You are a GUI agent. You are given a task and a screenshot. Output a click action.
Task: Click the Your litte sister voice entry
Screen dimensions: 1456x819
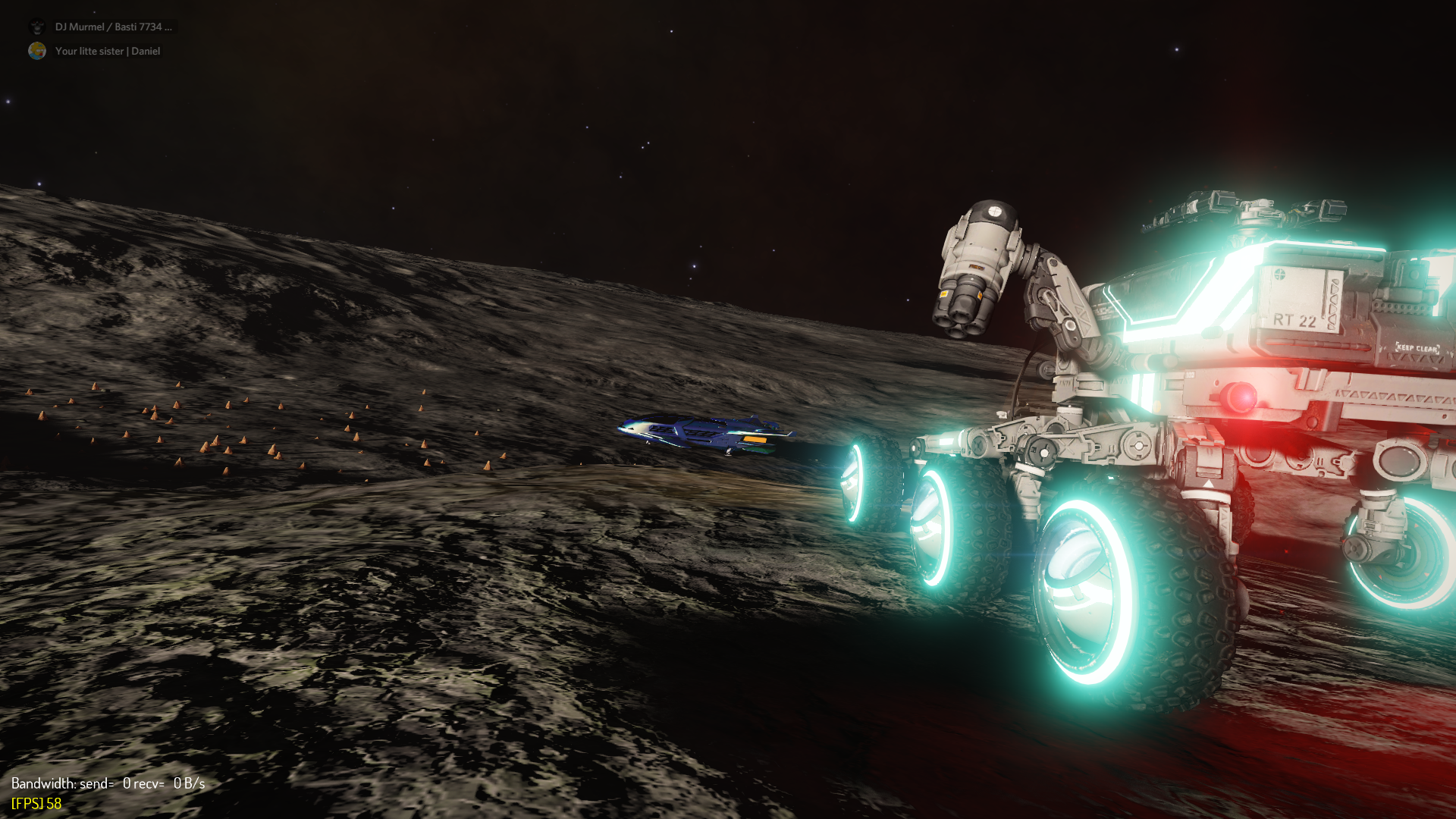tap(106, 51)
